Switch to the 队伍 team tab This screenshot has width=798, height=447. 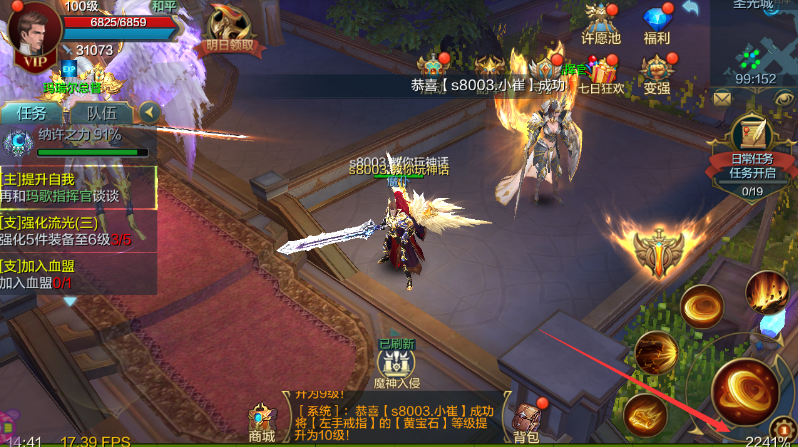coord(101,113)
